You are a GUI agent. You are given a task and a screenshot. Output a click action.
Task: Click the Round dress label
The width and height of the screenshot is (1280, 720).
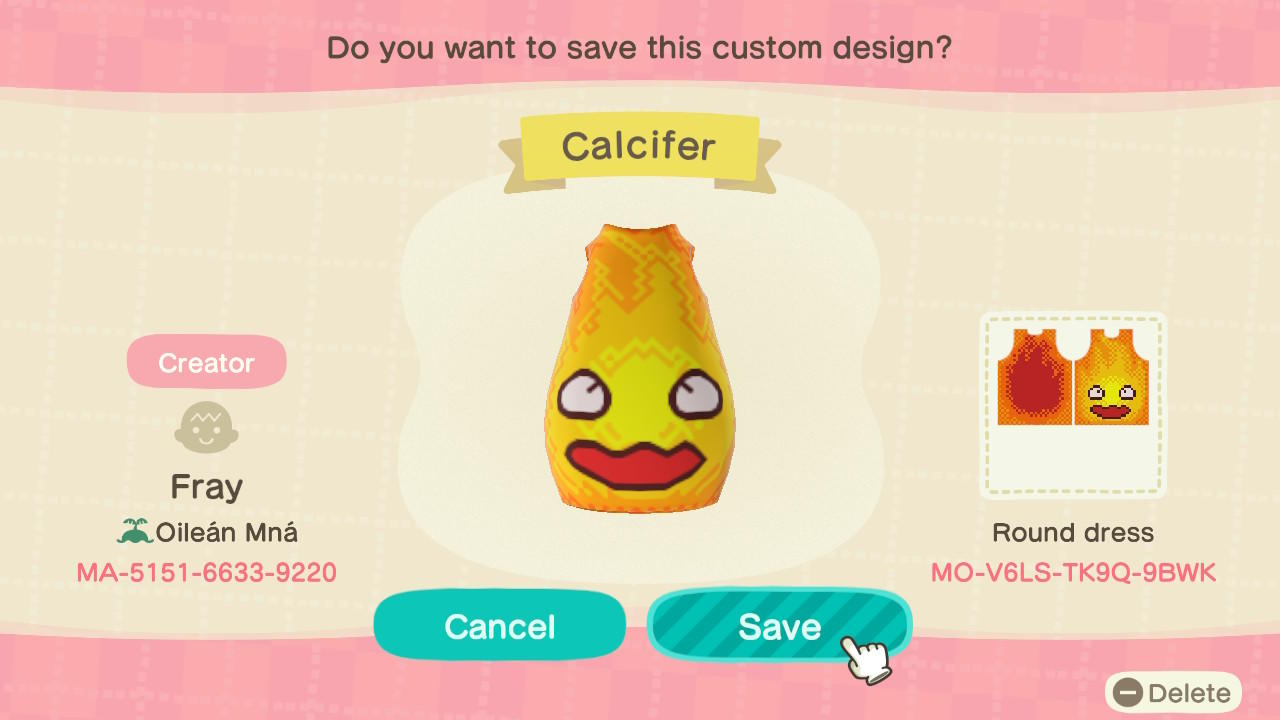[x=1073, y=532]
